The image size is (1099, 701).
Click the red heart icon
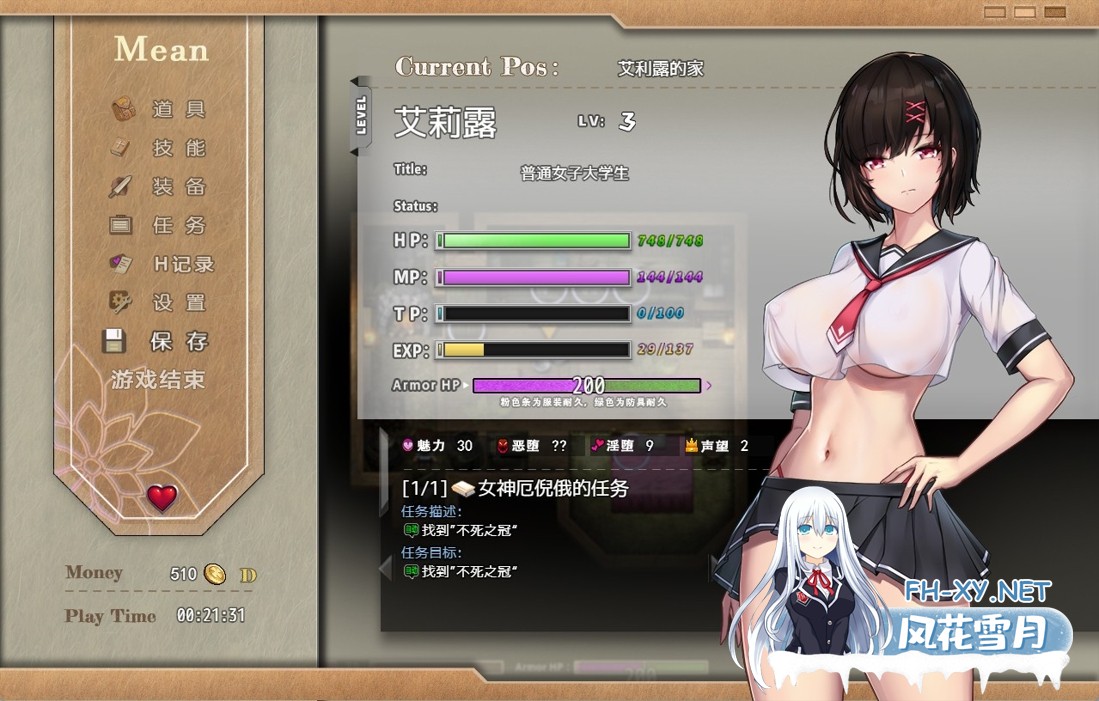[x=162, y=497]
